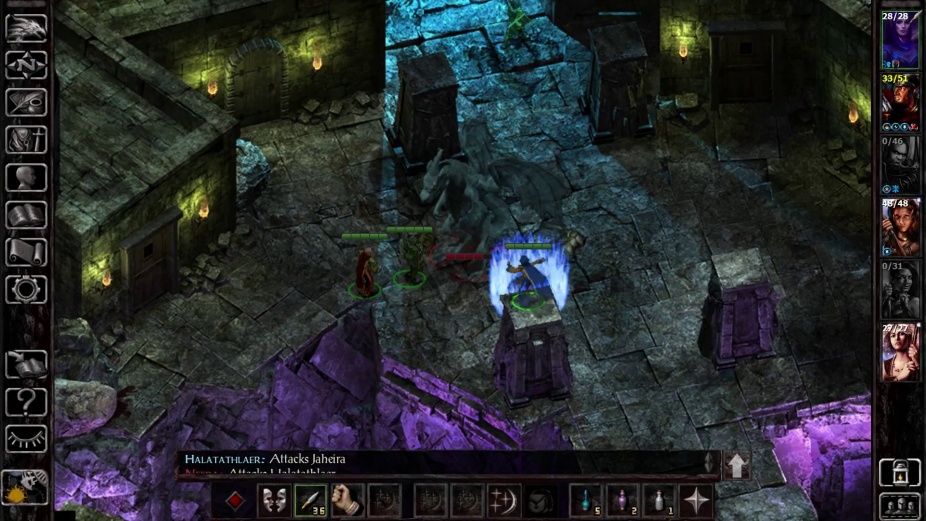Open the character record head icon
Screen dimensions: 926x521
point(26,178)
